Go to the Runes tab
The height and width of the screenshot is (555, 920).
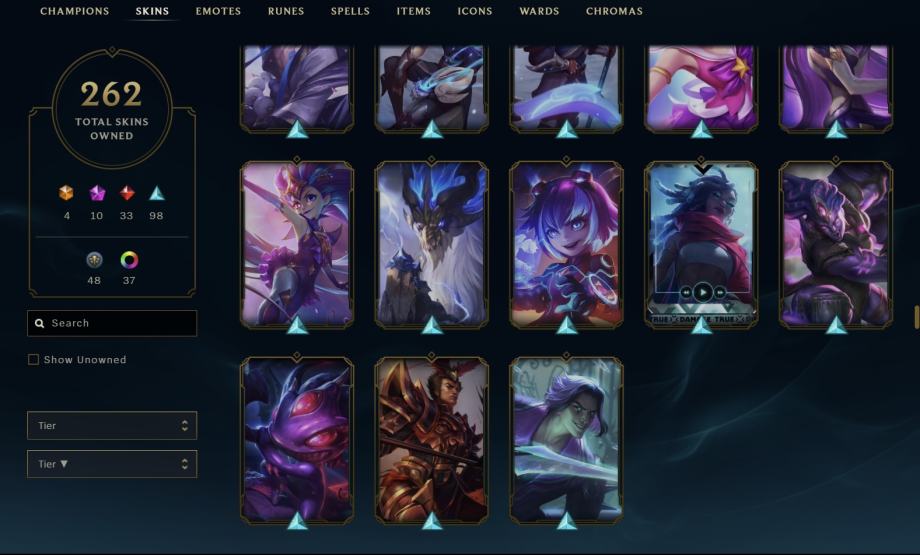click(286, 12)
